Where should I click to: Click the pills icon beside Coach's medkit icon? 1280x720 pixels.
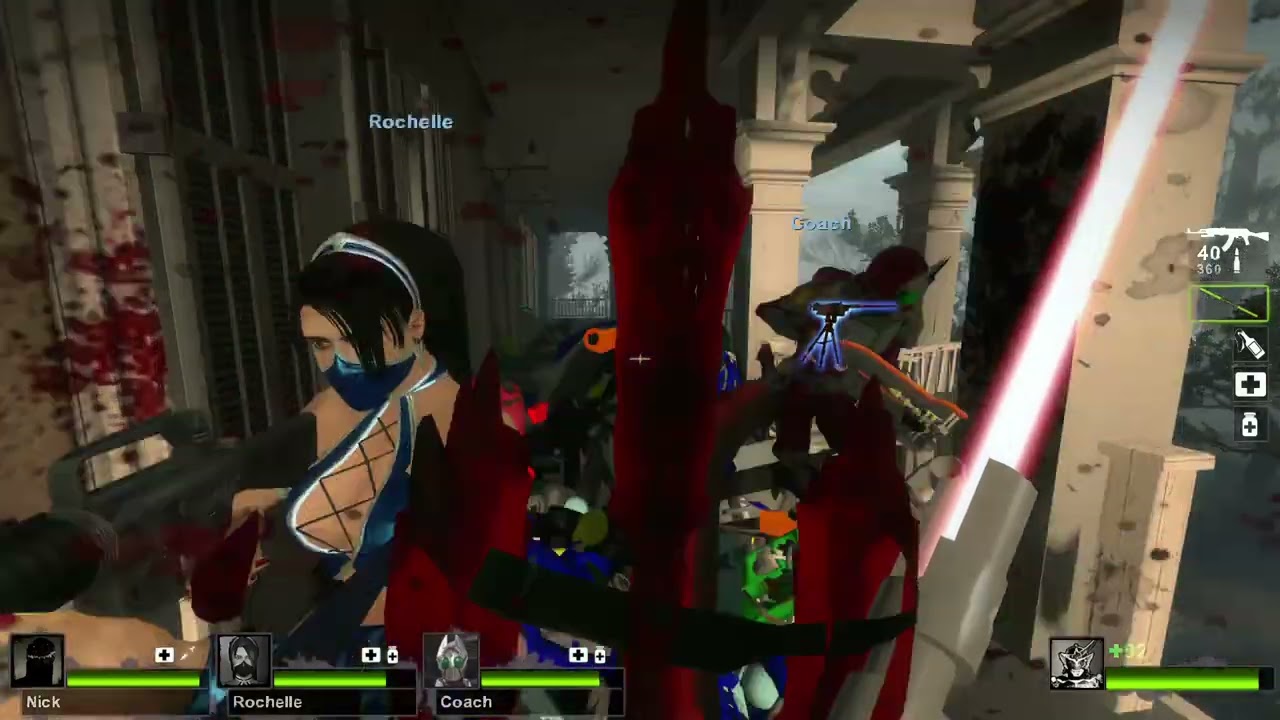pos(598,655)
